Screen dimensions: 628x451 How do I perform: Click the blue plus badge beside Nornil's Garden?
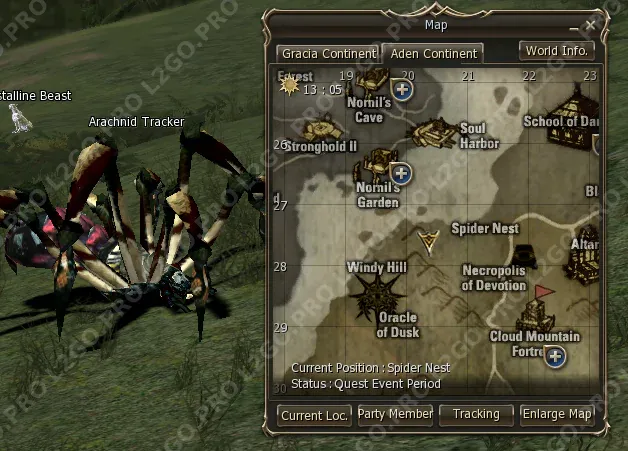pos(401,171)
